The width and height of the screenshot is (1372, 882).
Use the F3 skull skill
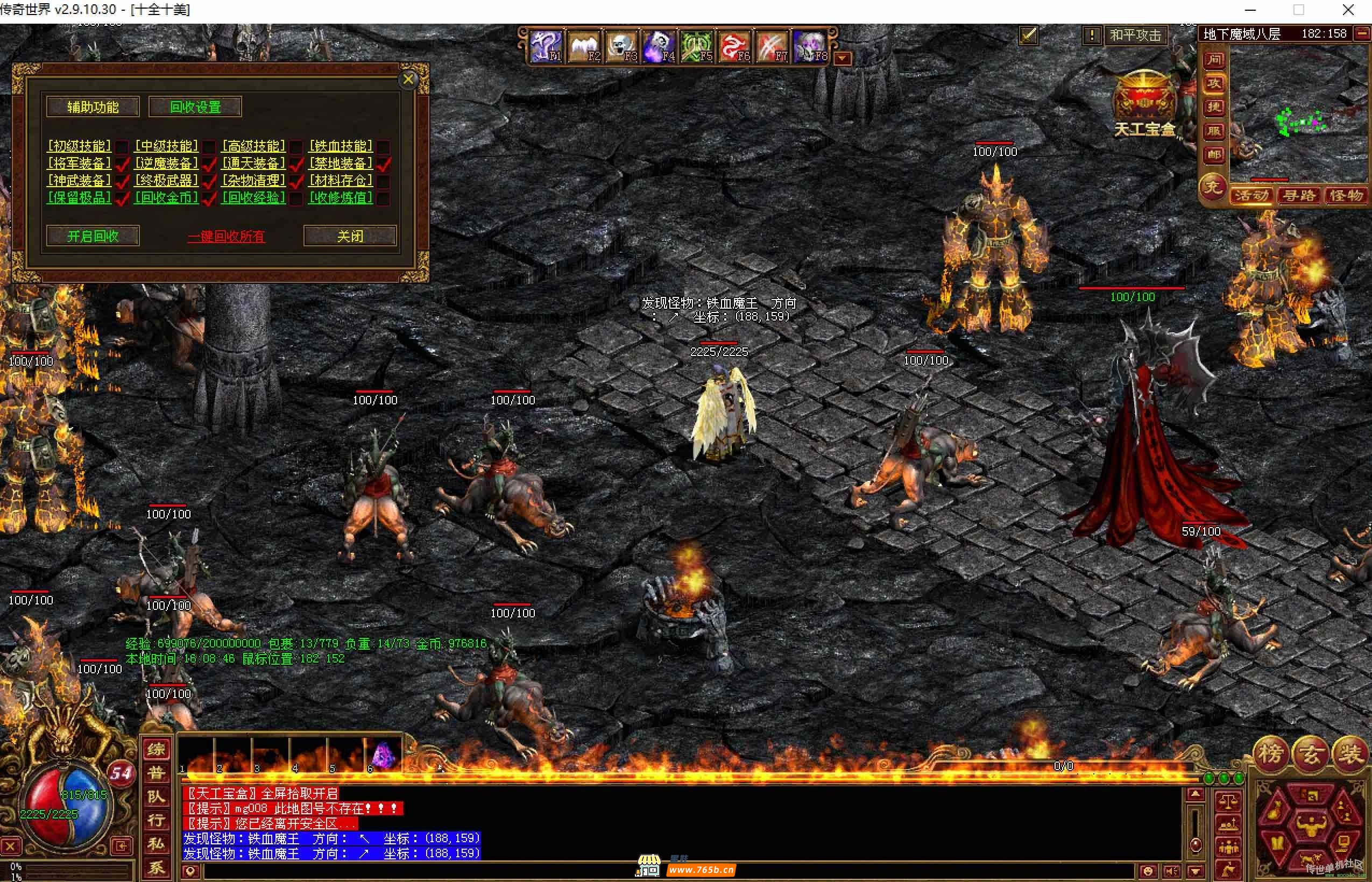click(x=621, y=46)
